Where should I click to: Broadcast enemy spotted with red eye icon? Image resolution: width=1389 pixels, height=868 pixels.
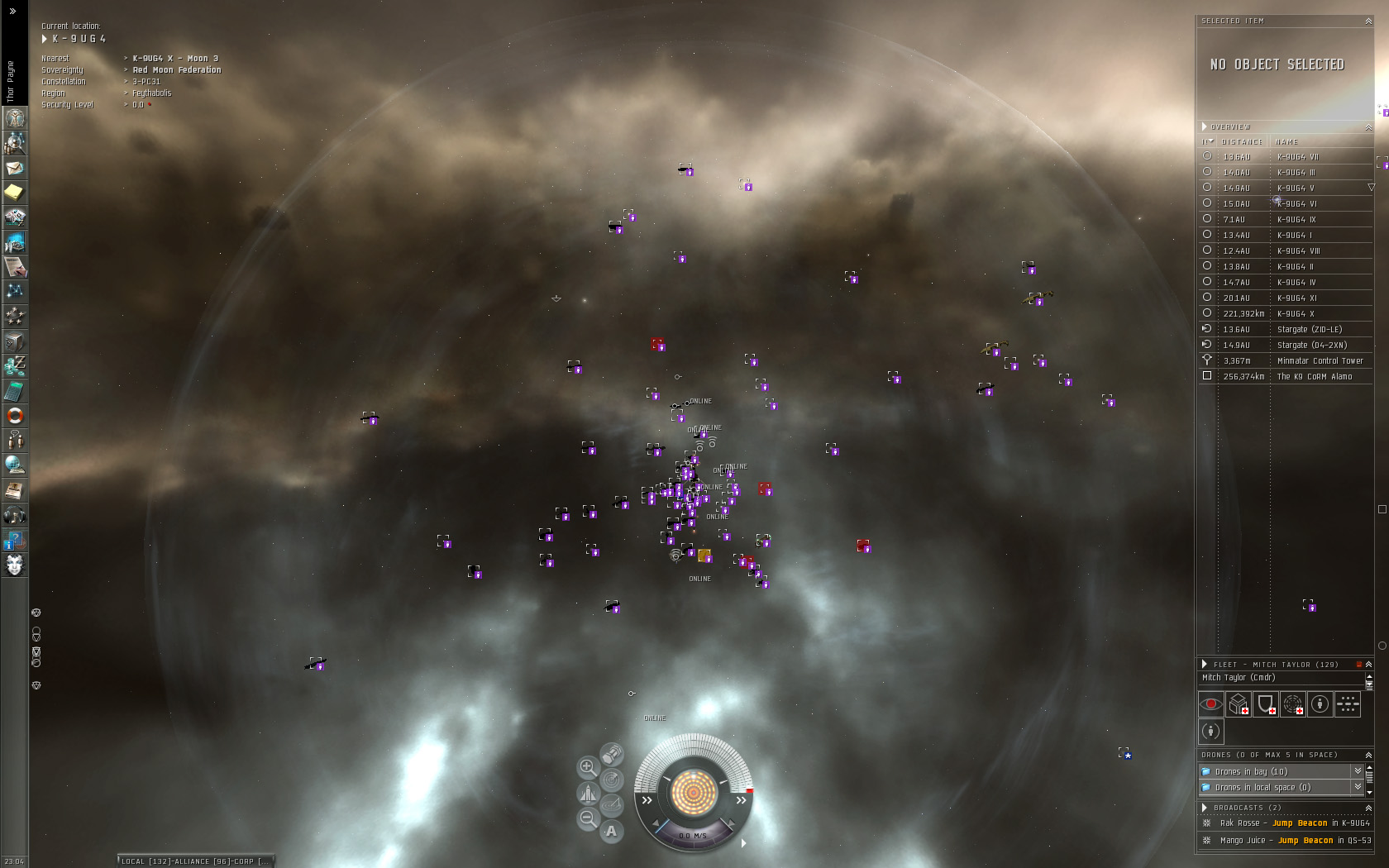pyautogui.click(x=1210, y=704)
